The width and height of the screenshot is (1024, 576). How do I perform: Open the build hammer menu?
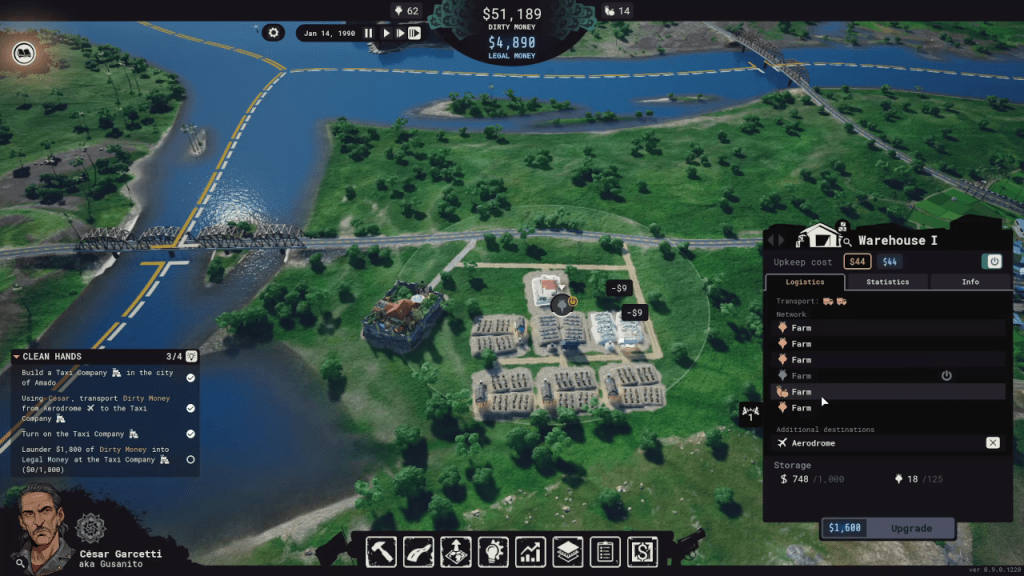click(383, 551)
